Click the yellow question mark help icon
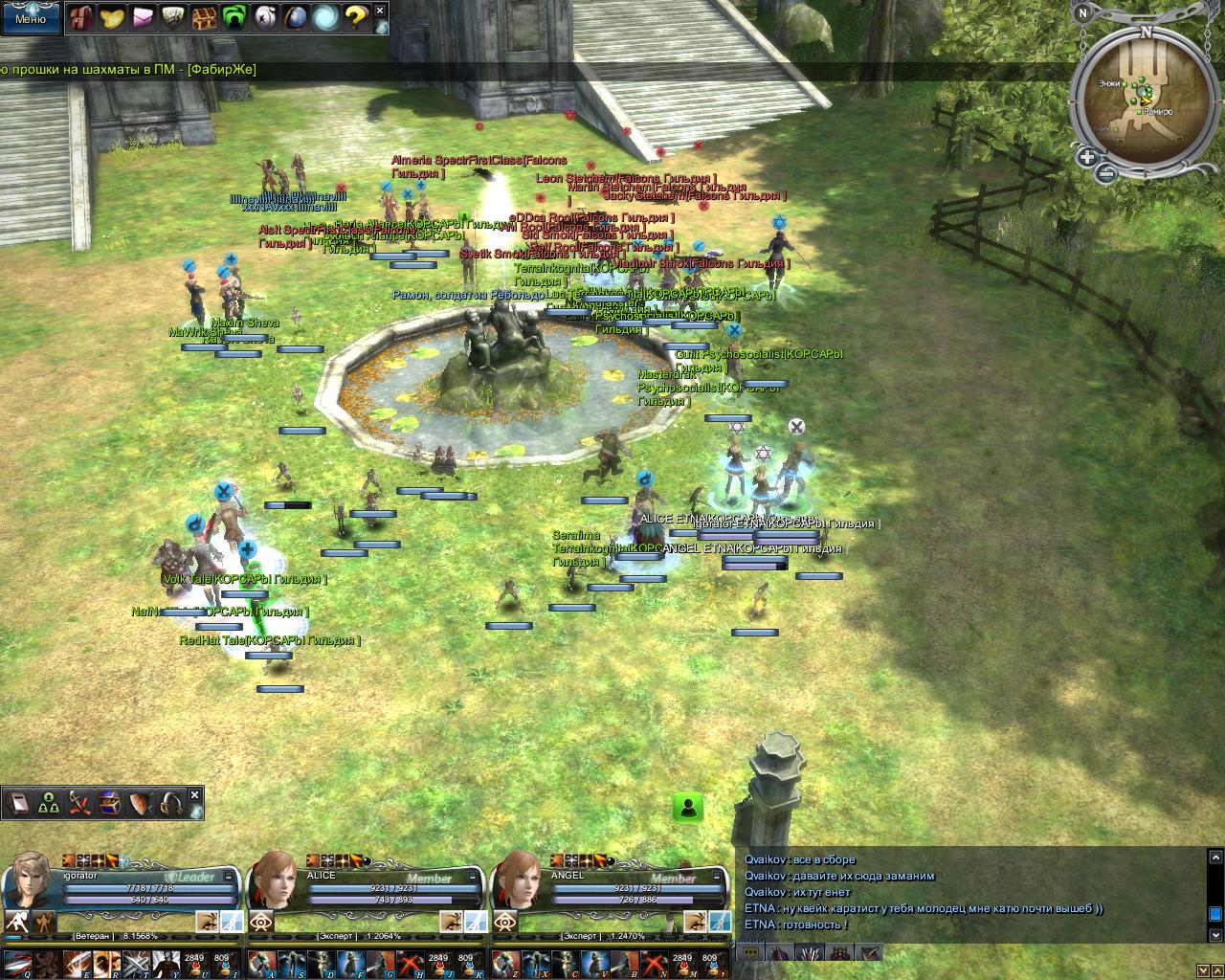This screenshot has height=980, width=1225. [x=356, y=17]
